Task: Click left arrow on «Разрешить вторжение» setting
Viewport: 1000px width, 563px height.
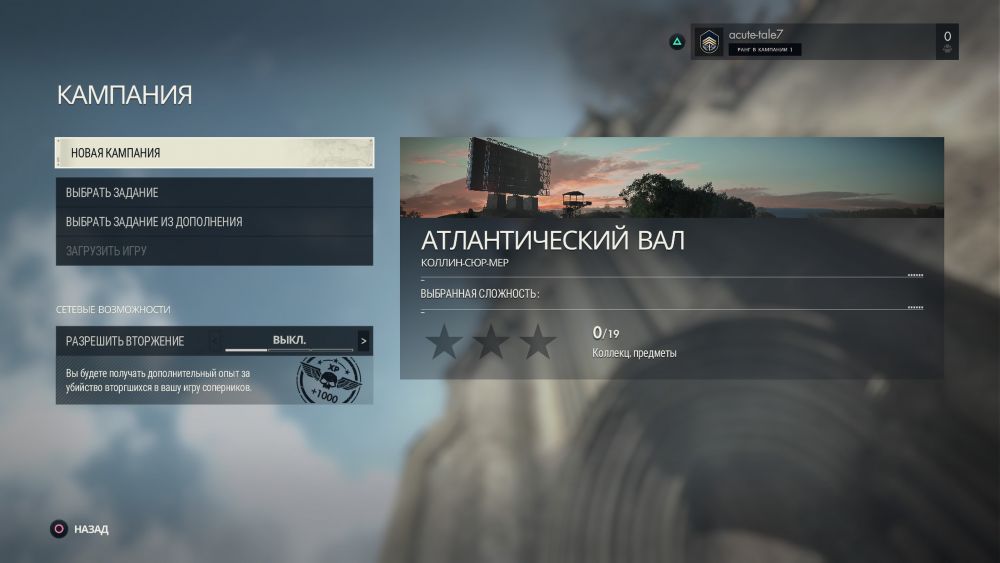Action: pyautogui.click(x=215, y=341)
